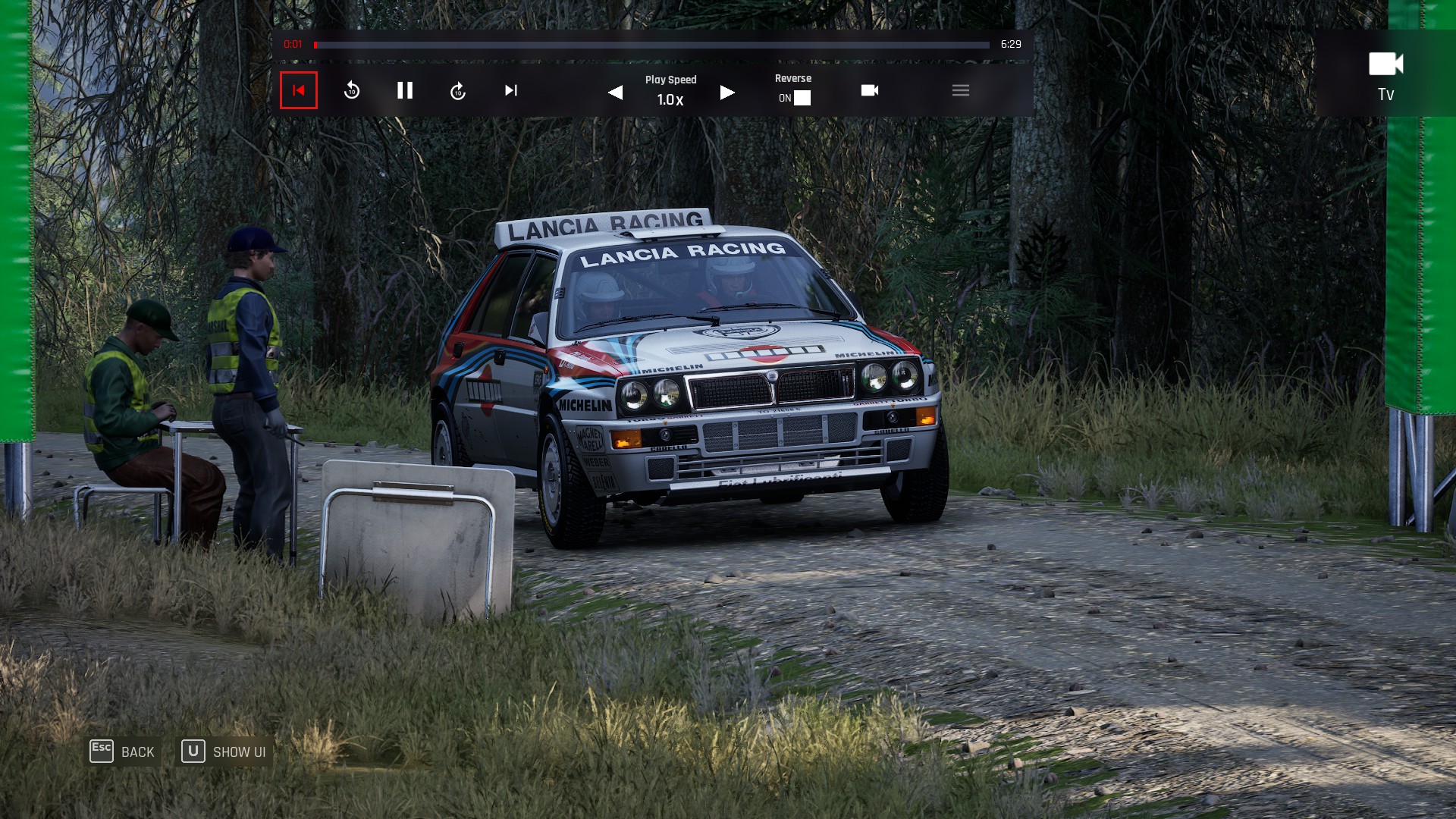Increase play speed with right arrow
The width and height of the screenshot is (1456, 819).
[x=726, y=93]
